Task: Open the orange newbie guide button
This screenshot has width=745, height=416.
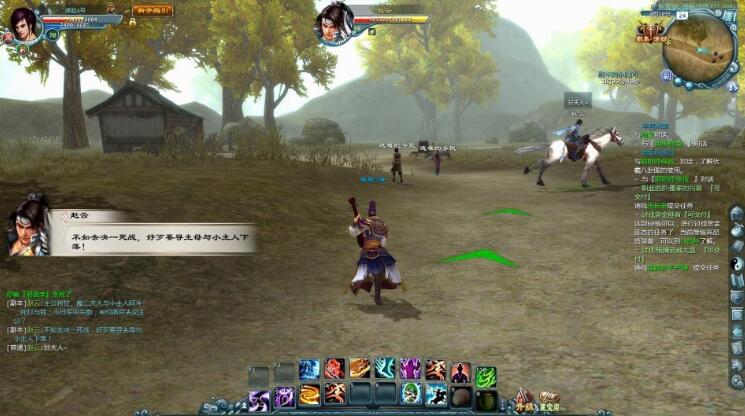Action: (152, 10)
